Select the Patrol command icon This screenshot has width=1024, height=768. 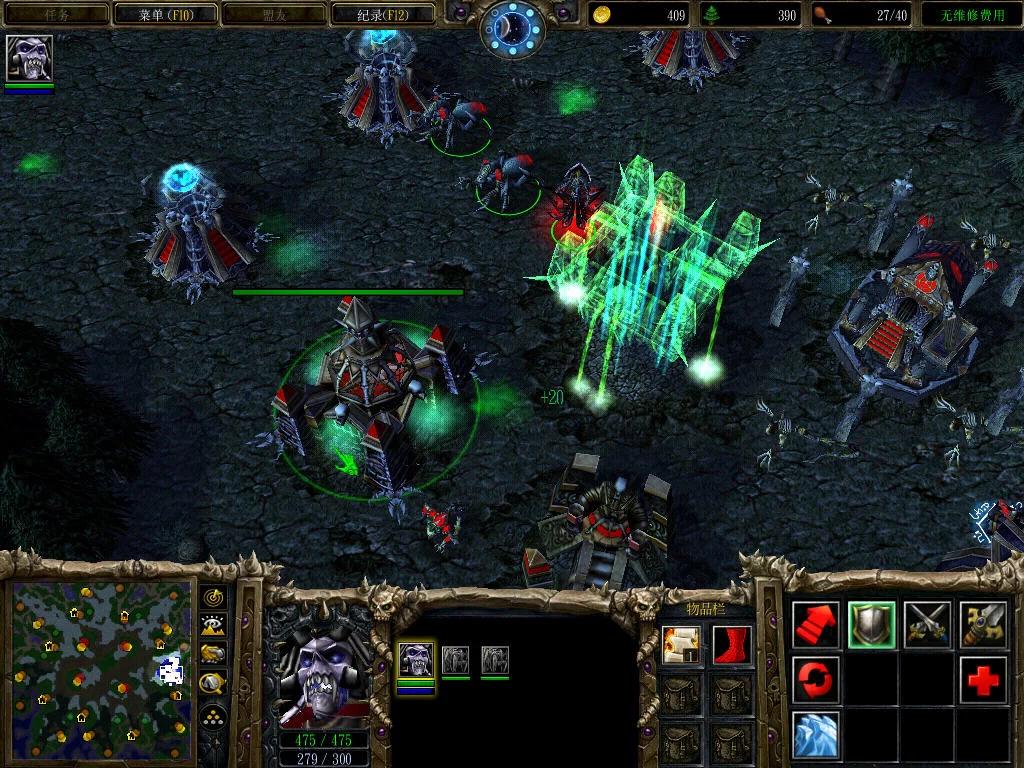click(x=983, y=625)
